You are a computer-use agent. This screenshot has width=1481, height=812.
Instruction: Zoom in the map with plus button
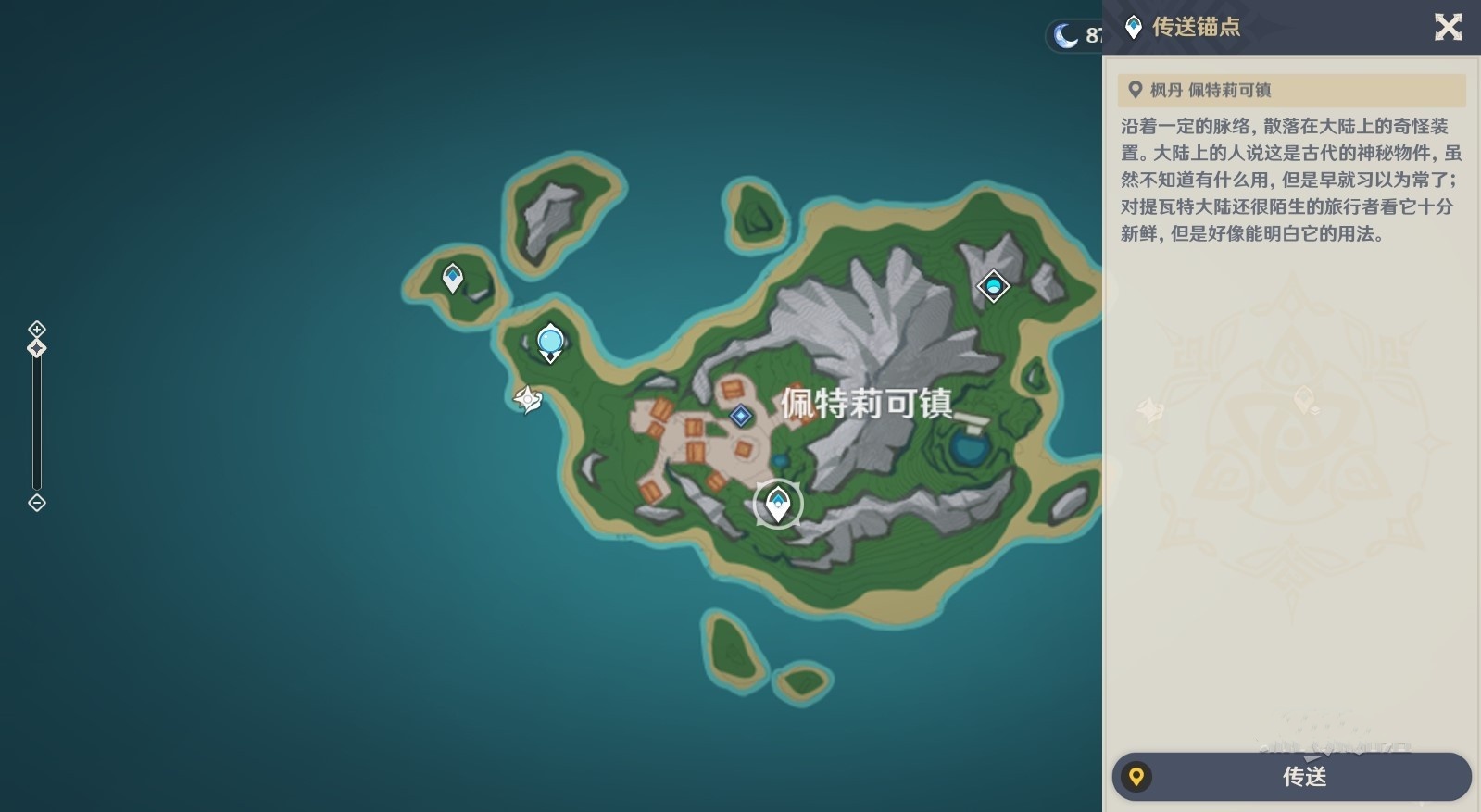click(x=37, y=329)
